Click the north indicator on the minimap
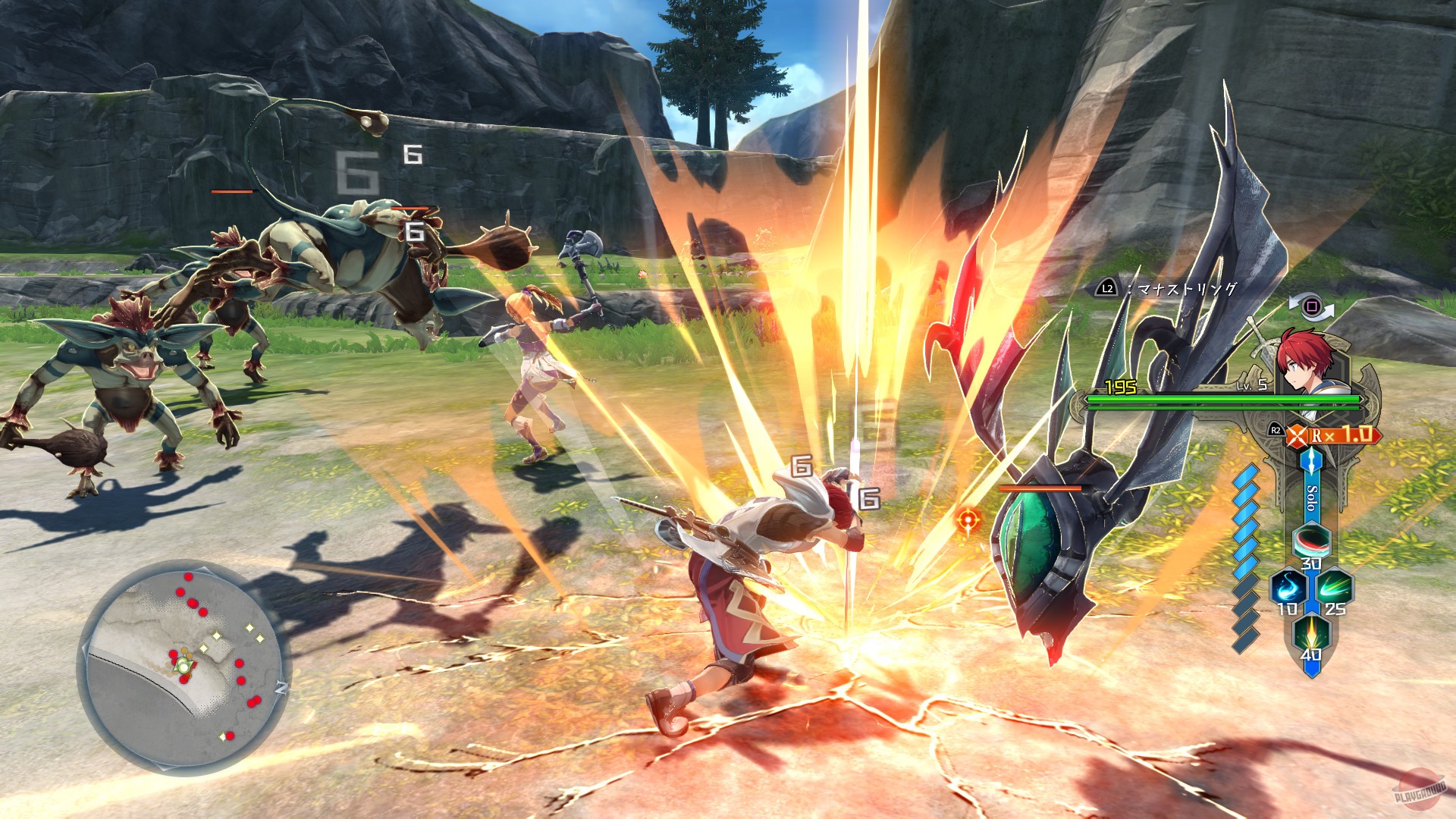The height and width of the screenshot is (819, 1456). (x=281, y=688)
